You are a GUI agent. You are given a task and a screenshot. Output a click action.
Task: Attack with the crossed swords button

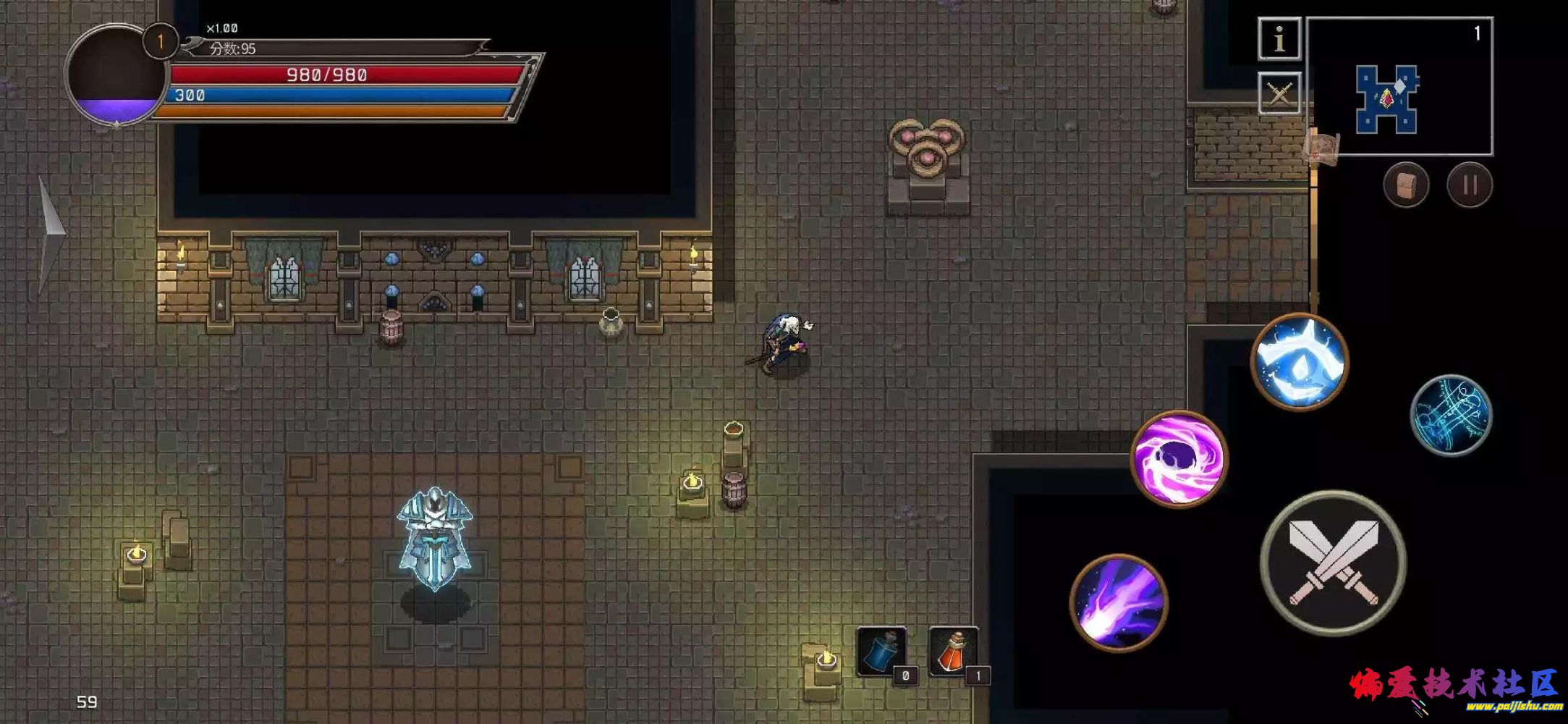pos(1334,563)
